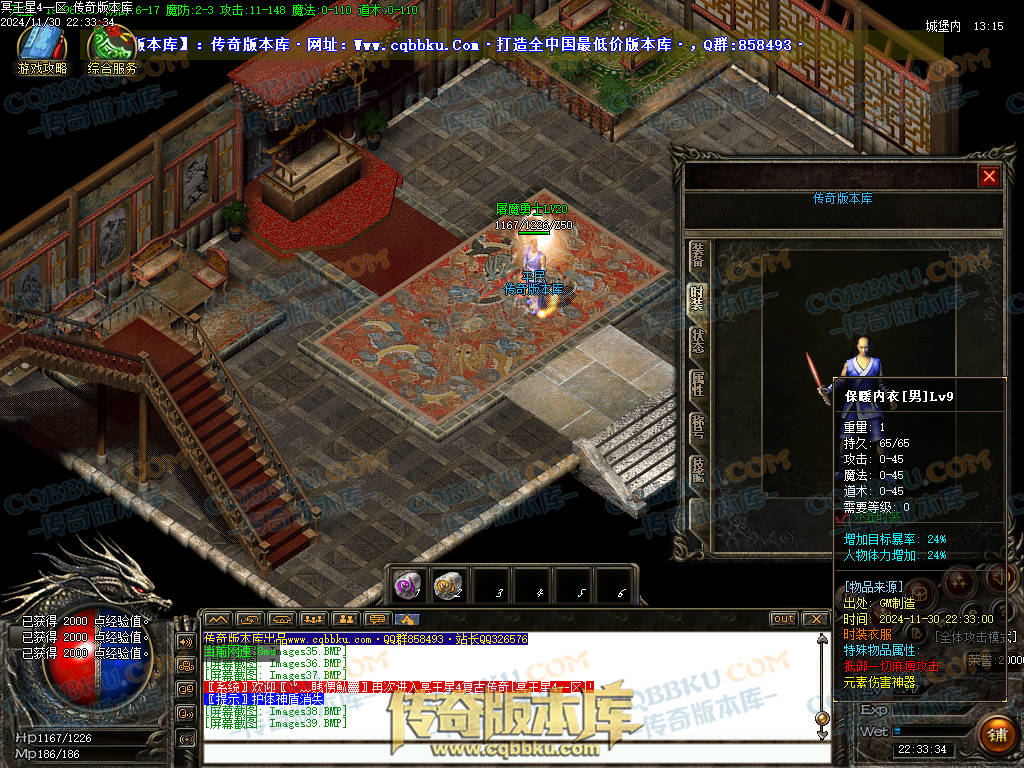
Task: View the 技能 skills tab
Action: pyautogui.click(x=697, y=470)
